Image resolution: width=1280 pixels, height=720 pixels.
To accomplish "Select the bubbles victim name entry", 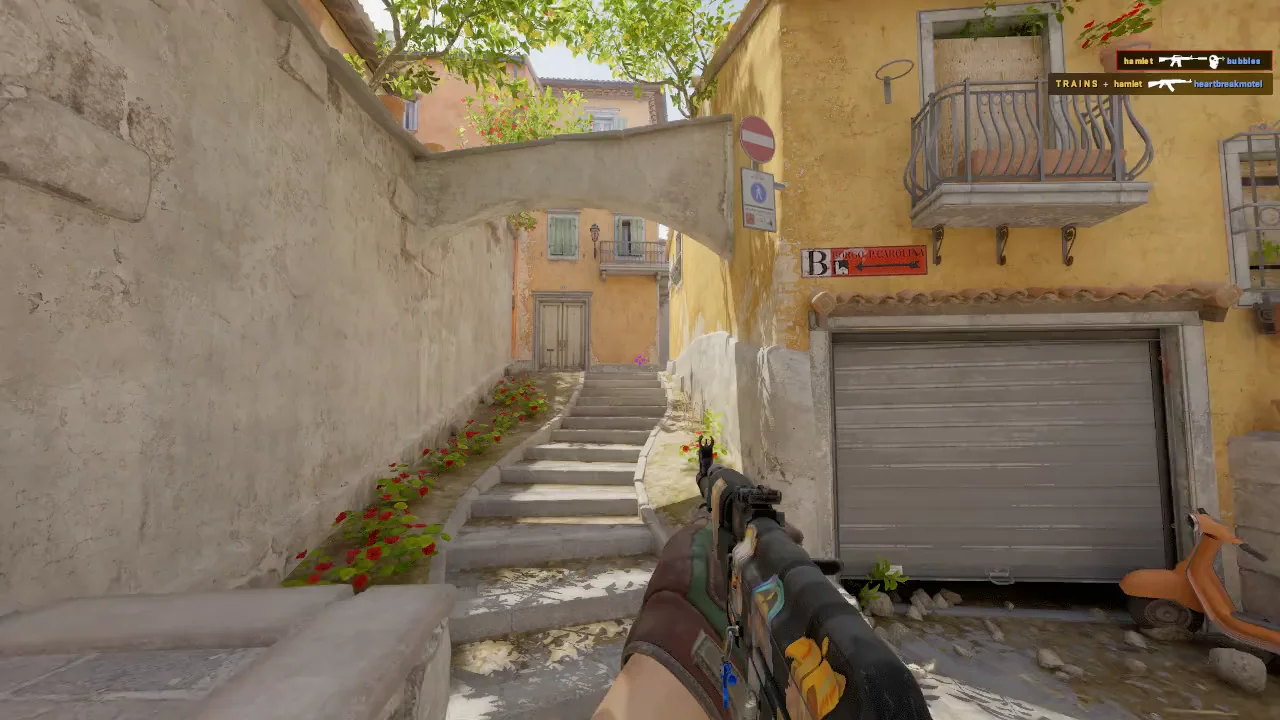I will tap(1243, 61).
